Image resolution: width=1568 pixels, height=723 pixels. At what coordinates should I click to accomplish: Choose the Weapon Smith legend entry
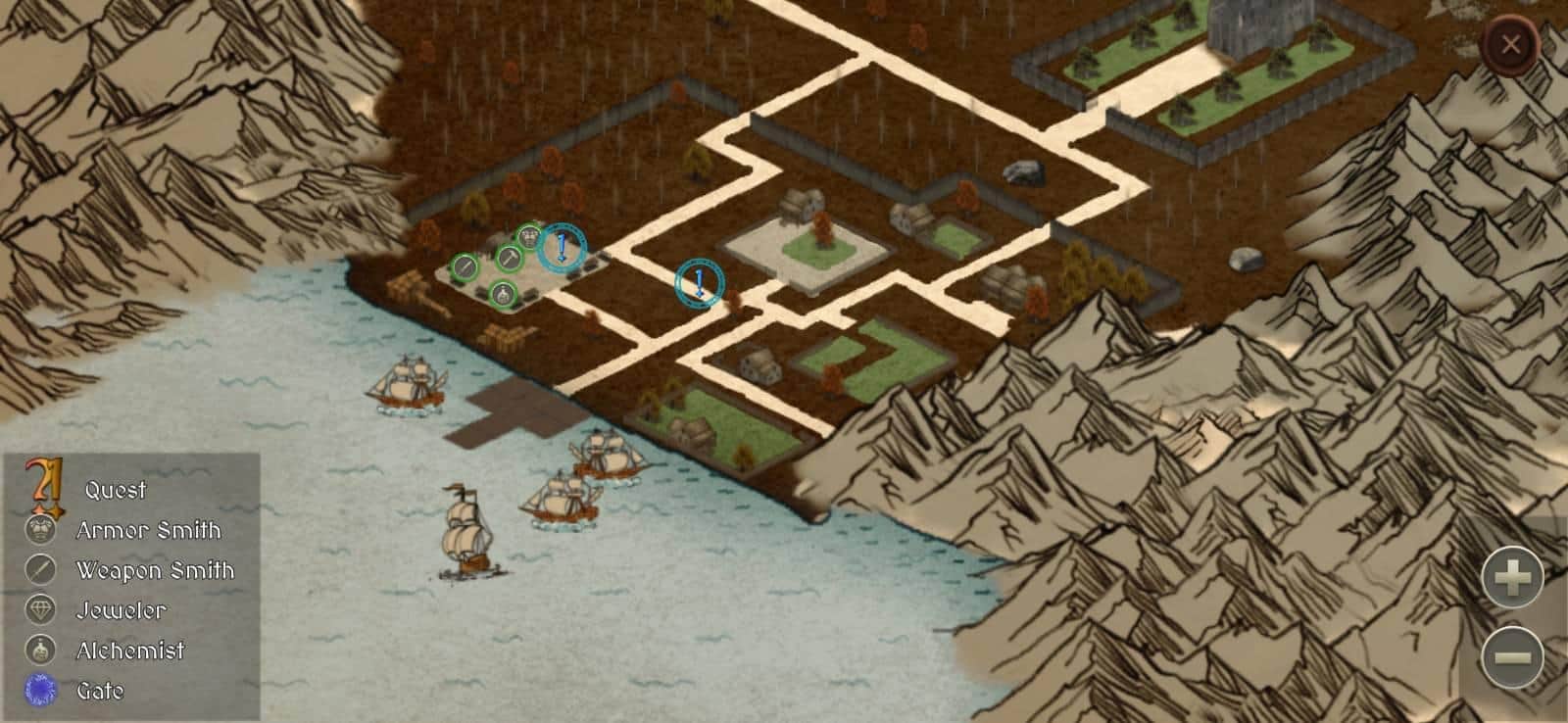pyautogui.click(x=155, y=570)
